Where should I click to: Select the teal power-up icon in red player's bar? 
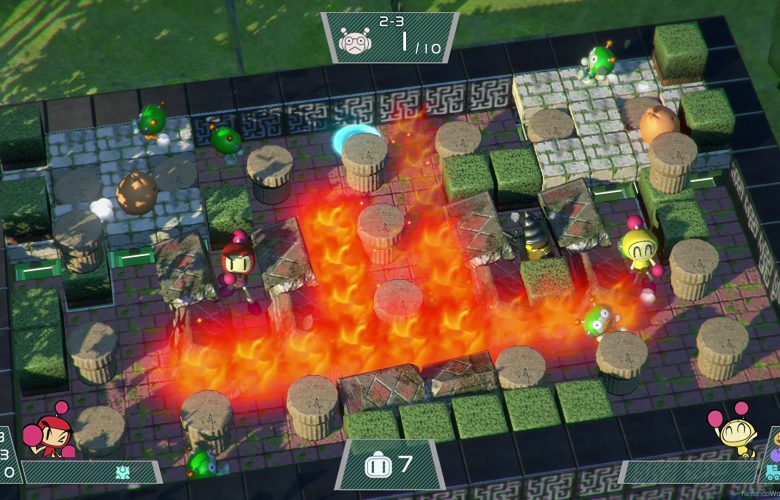[x=122, y=472]
